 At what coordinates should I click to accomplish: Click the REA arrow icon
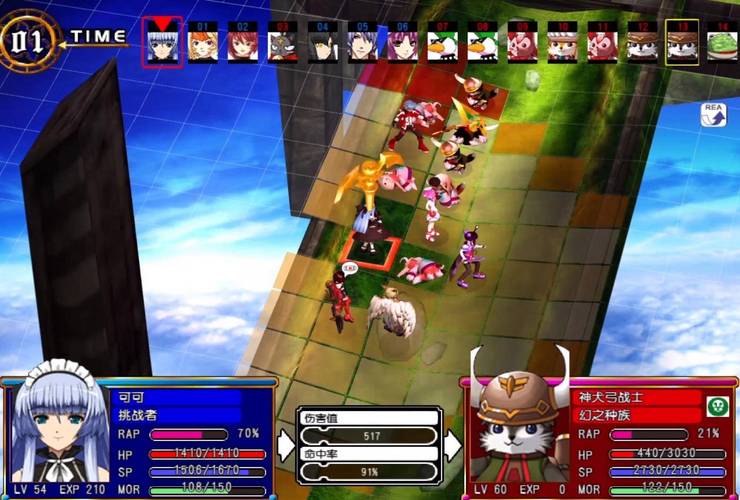714,116
